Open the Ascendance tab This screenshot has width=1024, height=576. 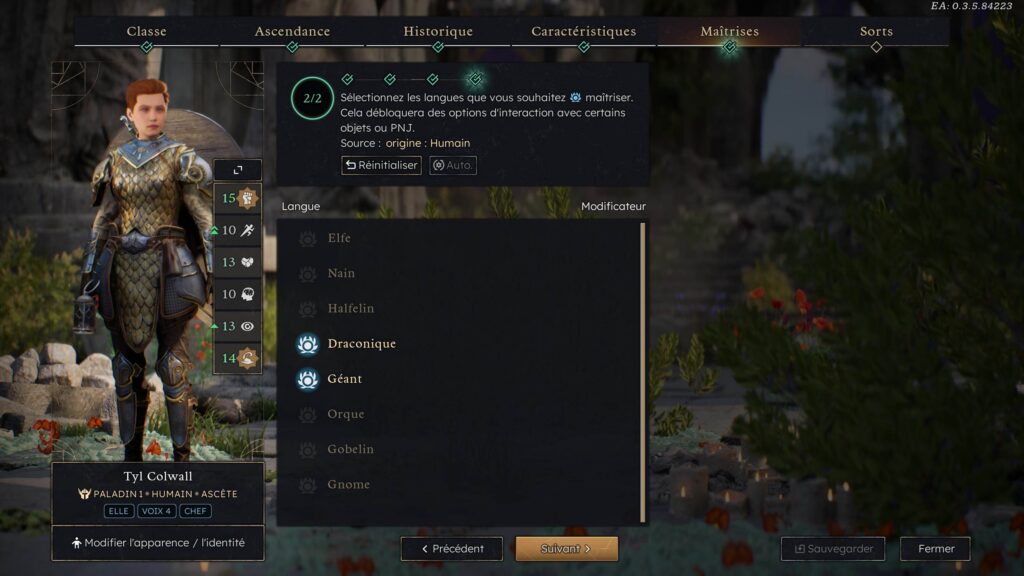click(x=292, y=32)
